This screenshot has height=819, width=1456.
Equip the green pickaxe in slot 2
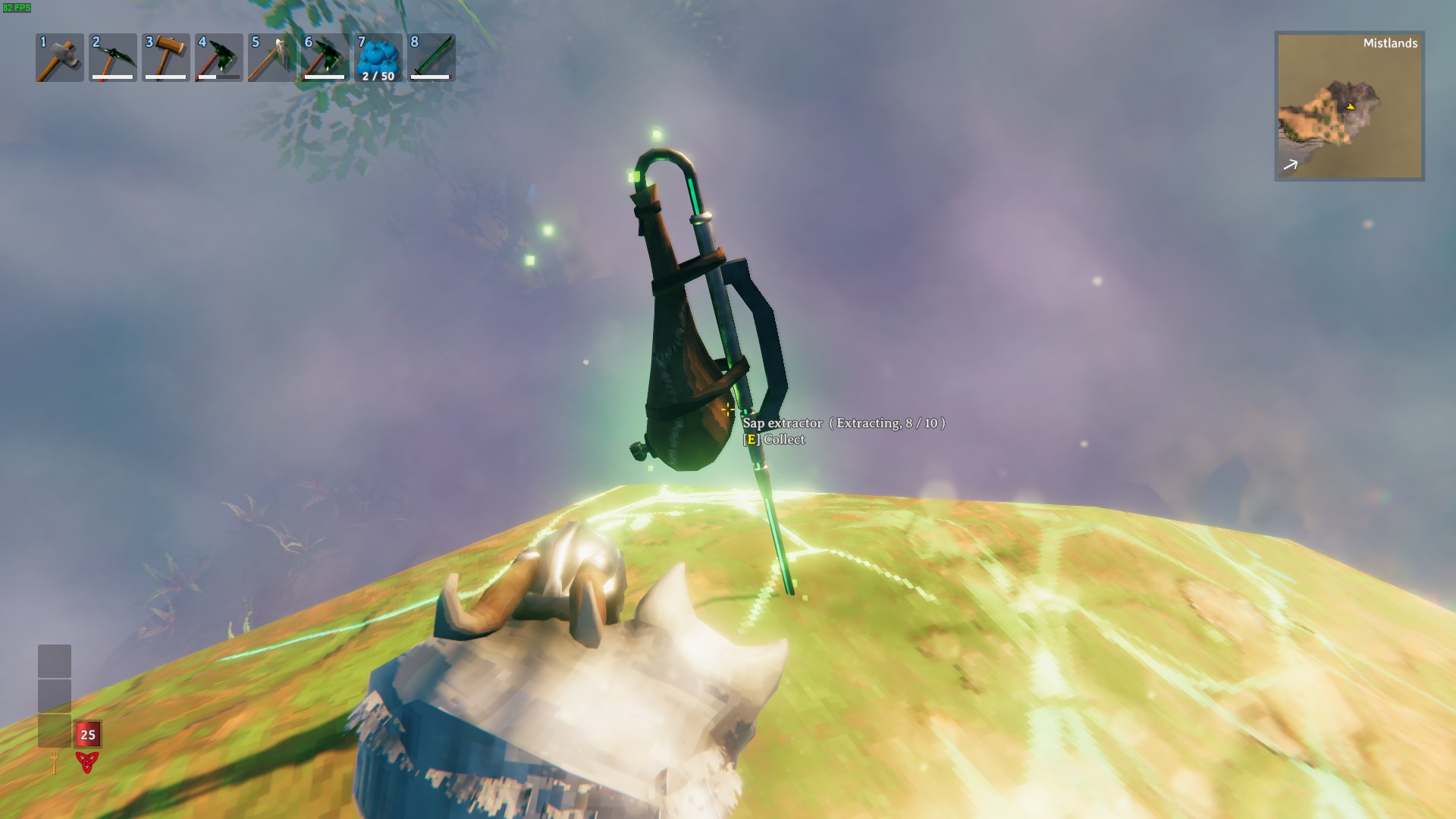112,58
